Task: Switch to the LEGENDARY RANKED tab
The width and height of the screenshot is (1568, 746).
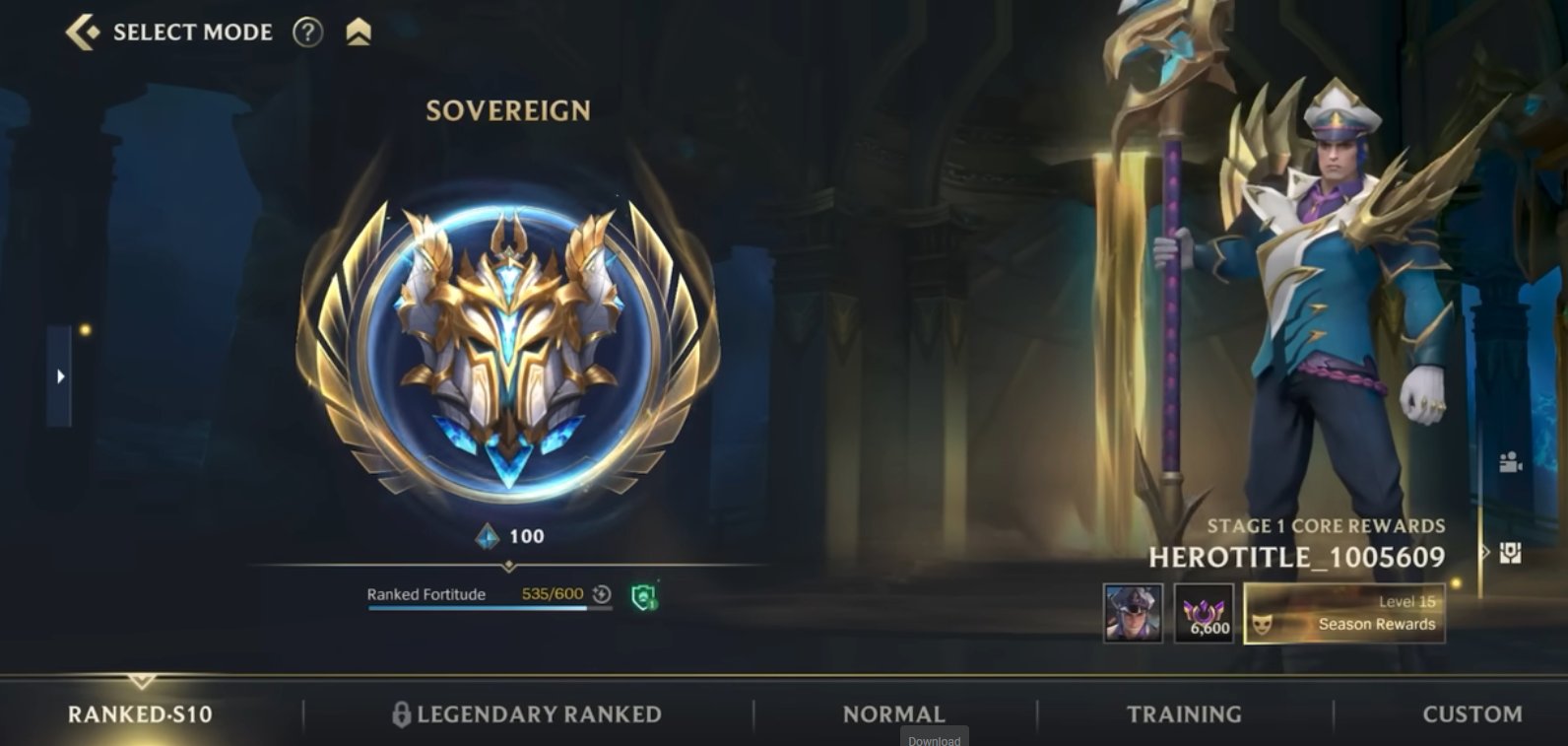Action: click(x=538, y=712)
